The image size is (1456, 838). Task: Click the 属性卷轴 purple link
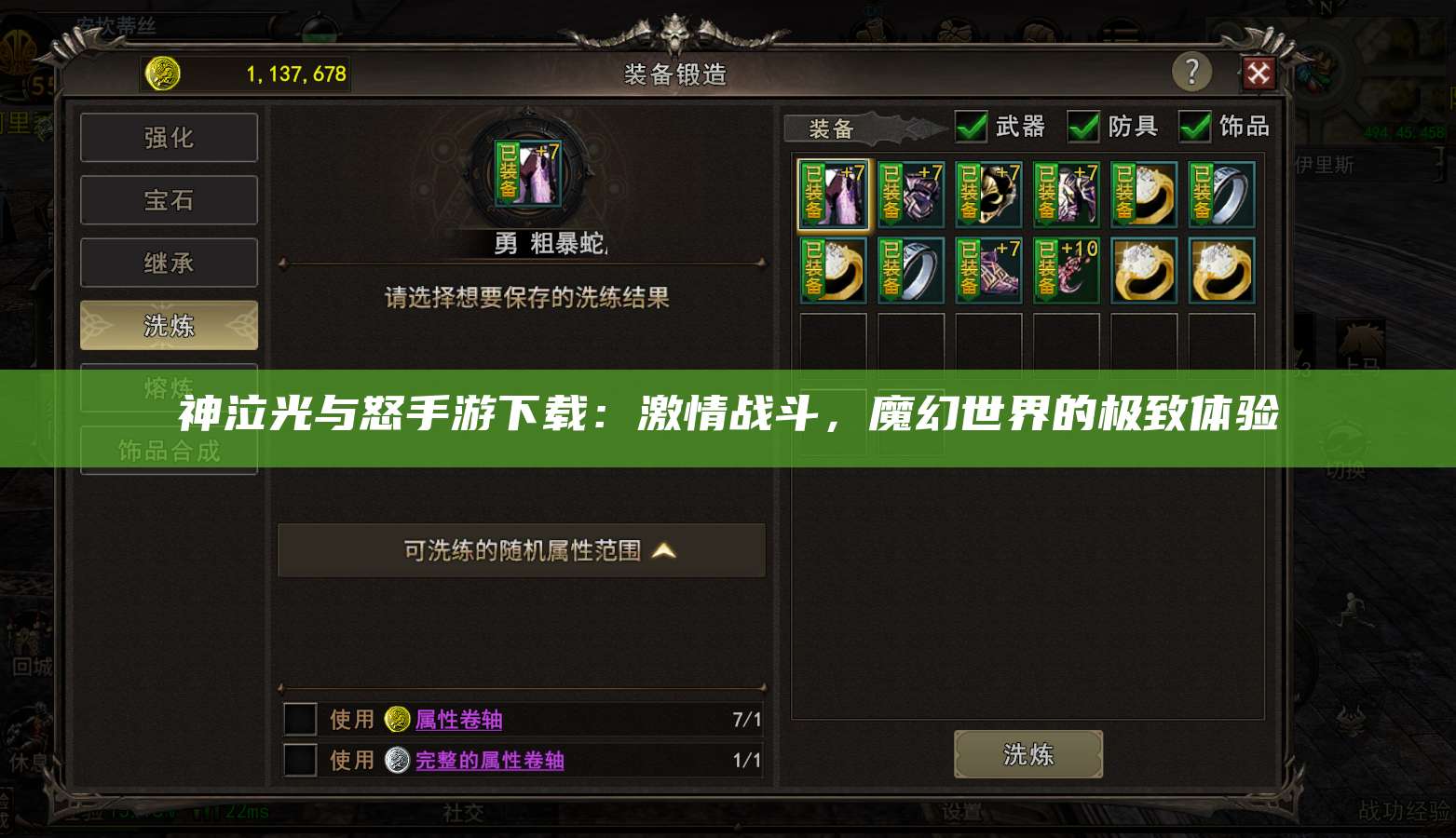click(x=459, y=719)
